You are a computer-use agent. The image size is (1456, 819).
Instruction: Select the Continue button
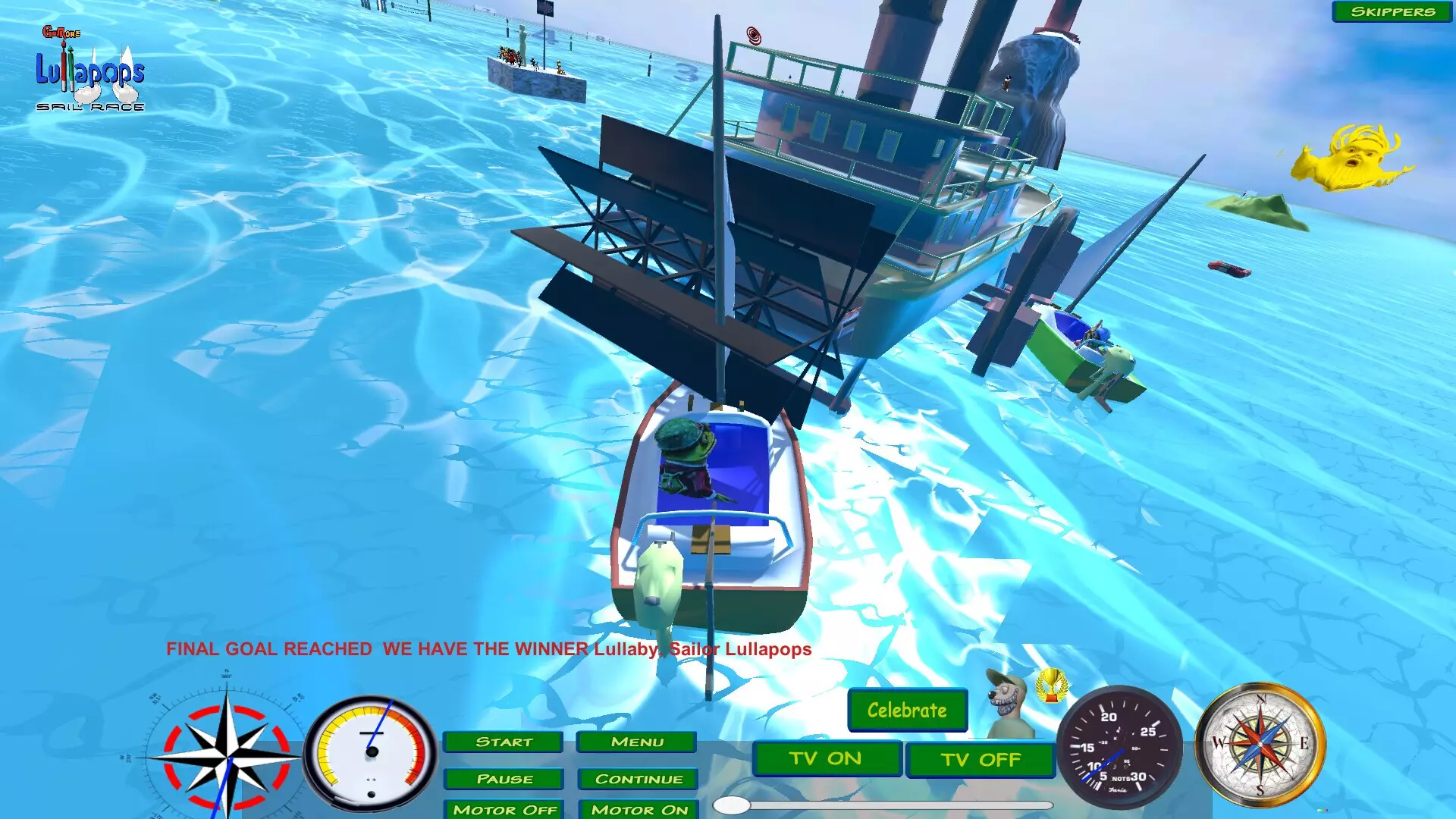click(638, 779)
